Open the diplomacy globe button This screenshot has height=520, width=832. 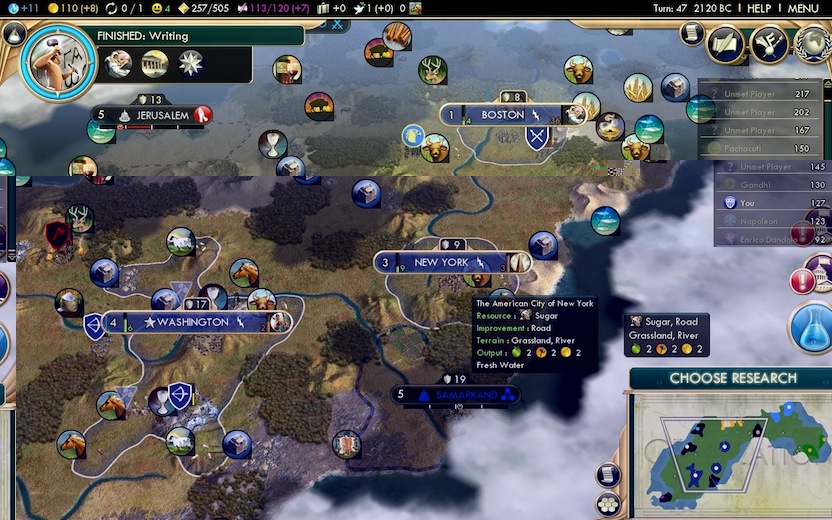(x=812, y=45)
